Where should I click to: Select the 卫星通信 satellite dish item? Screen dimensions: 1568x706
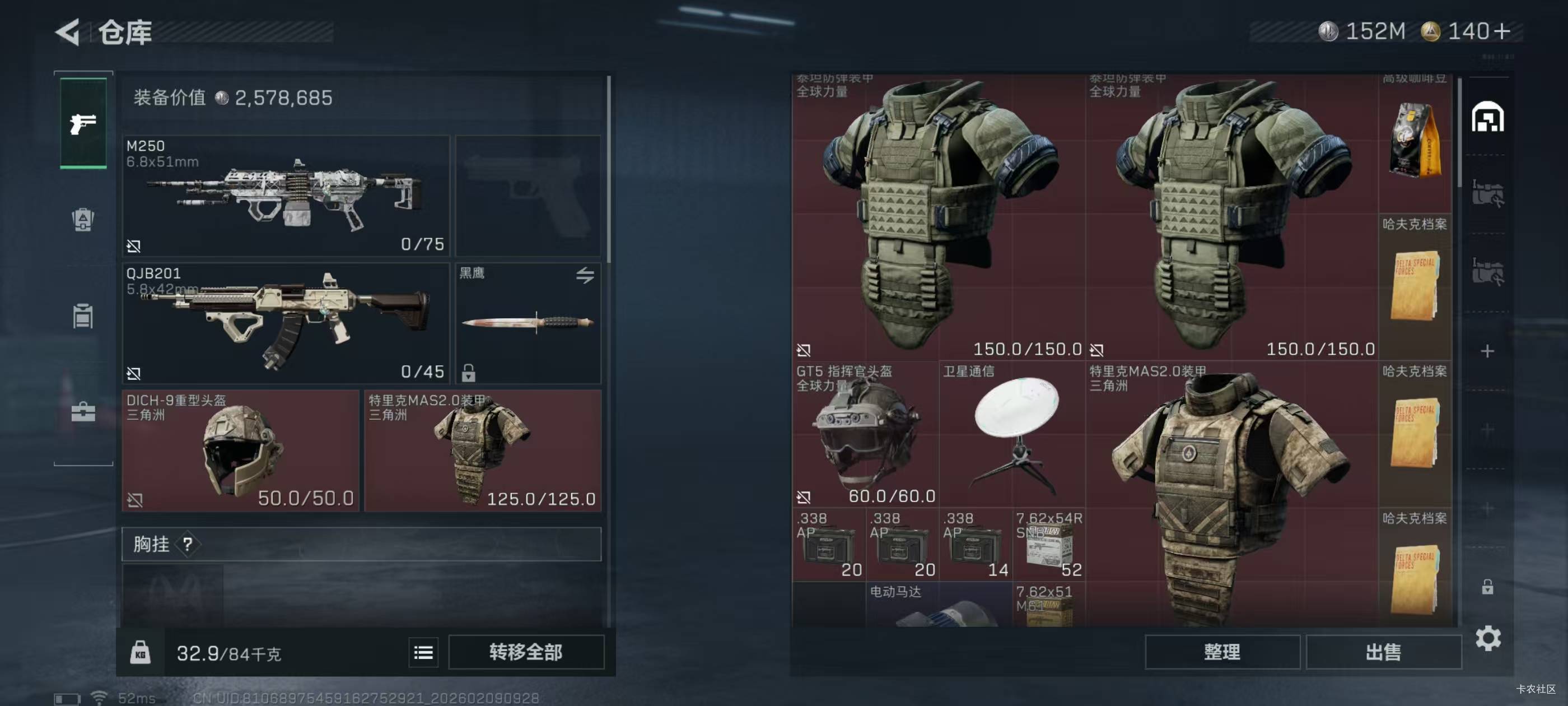[1012, 434]
